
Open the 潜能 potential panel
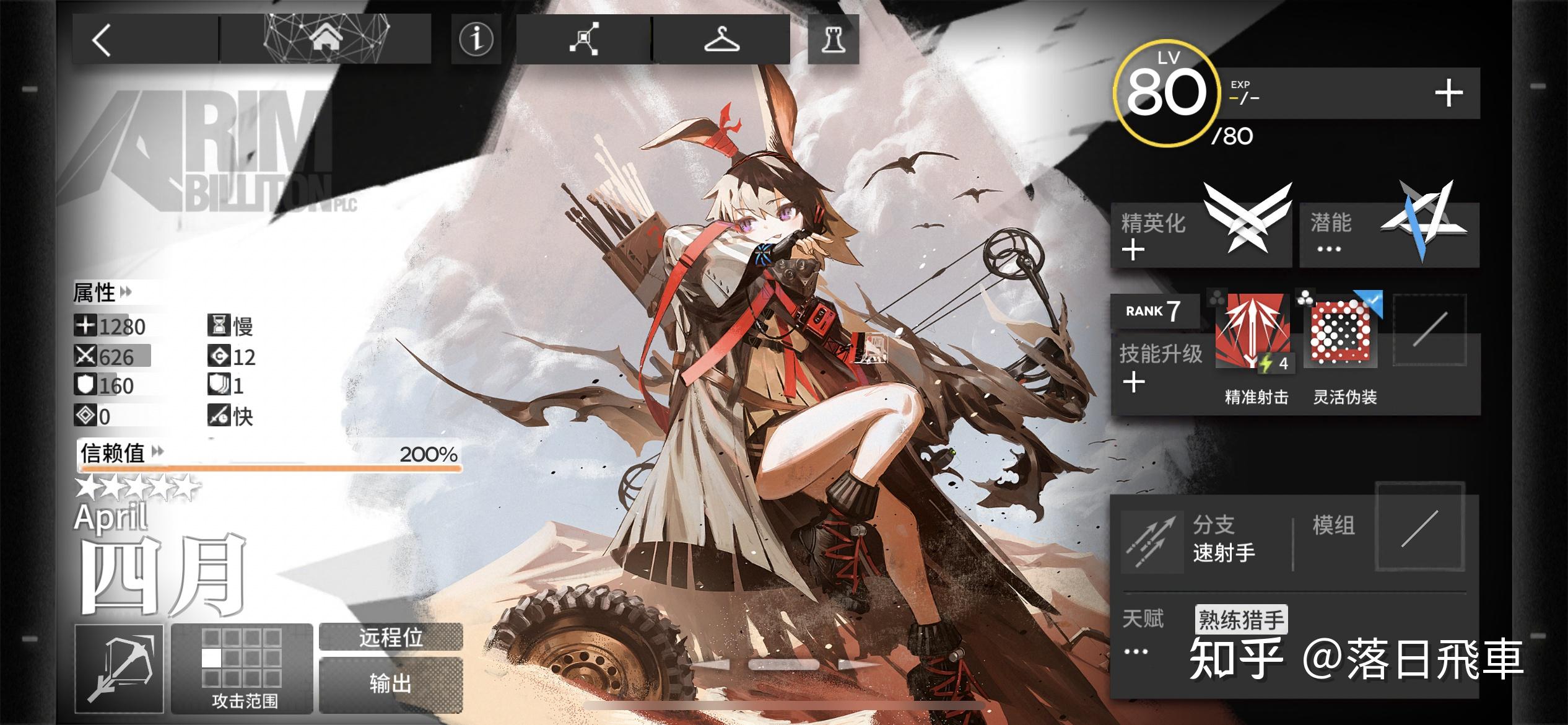point(1388,235)
